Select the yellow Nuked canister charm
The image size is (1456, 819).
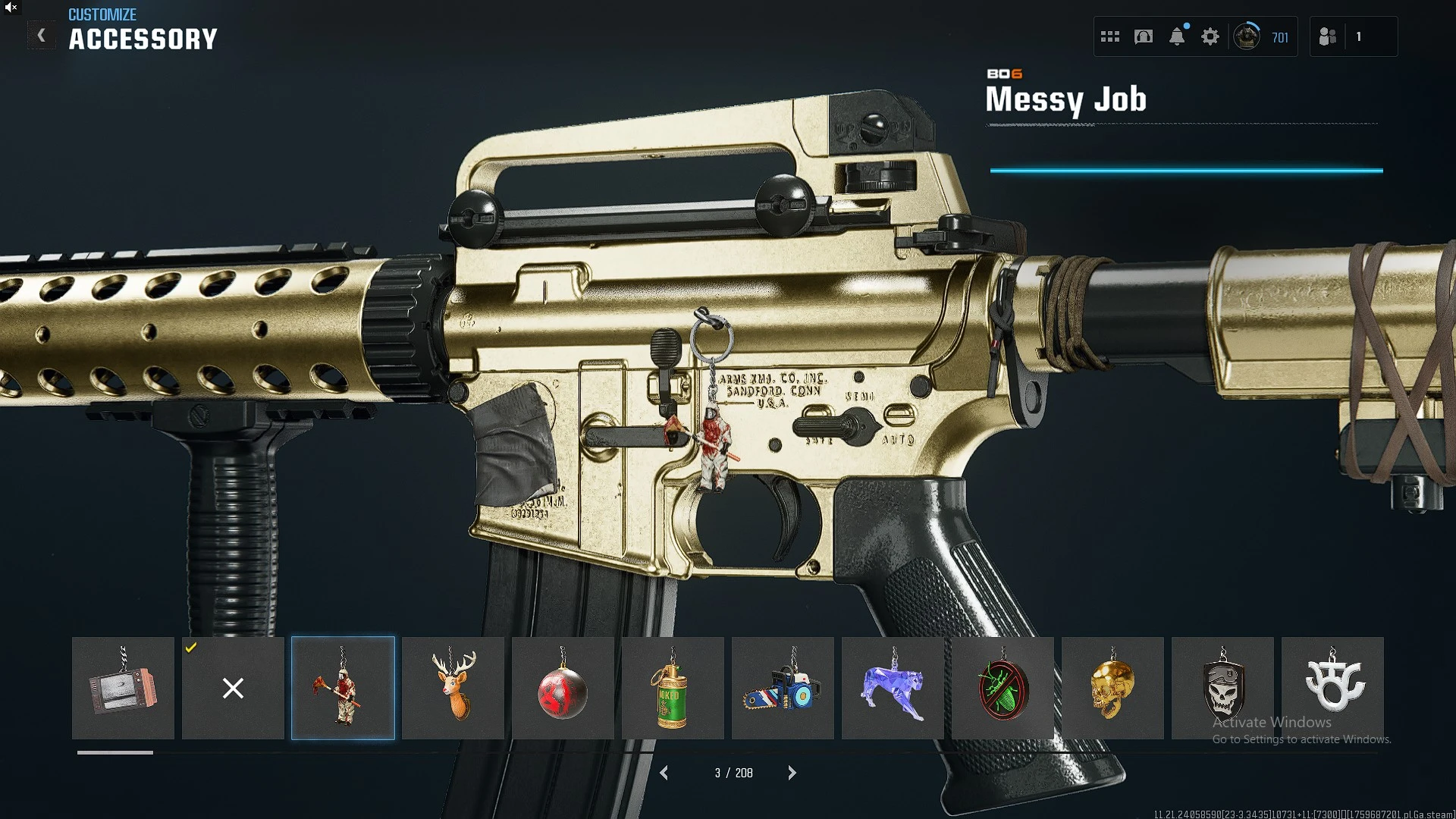pyautogui.click(x=673, y=688)
